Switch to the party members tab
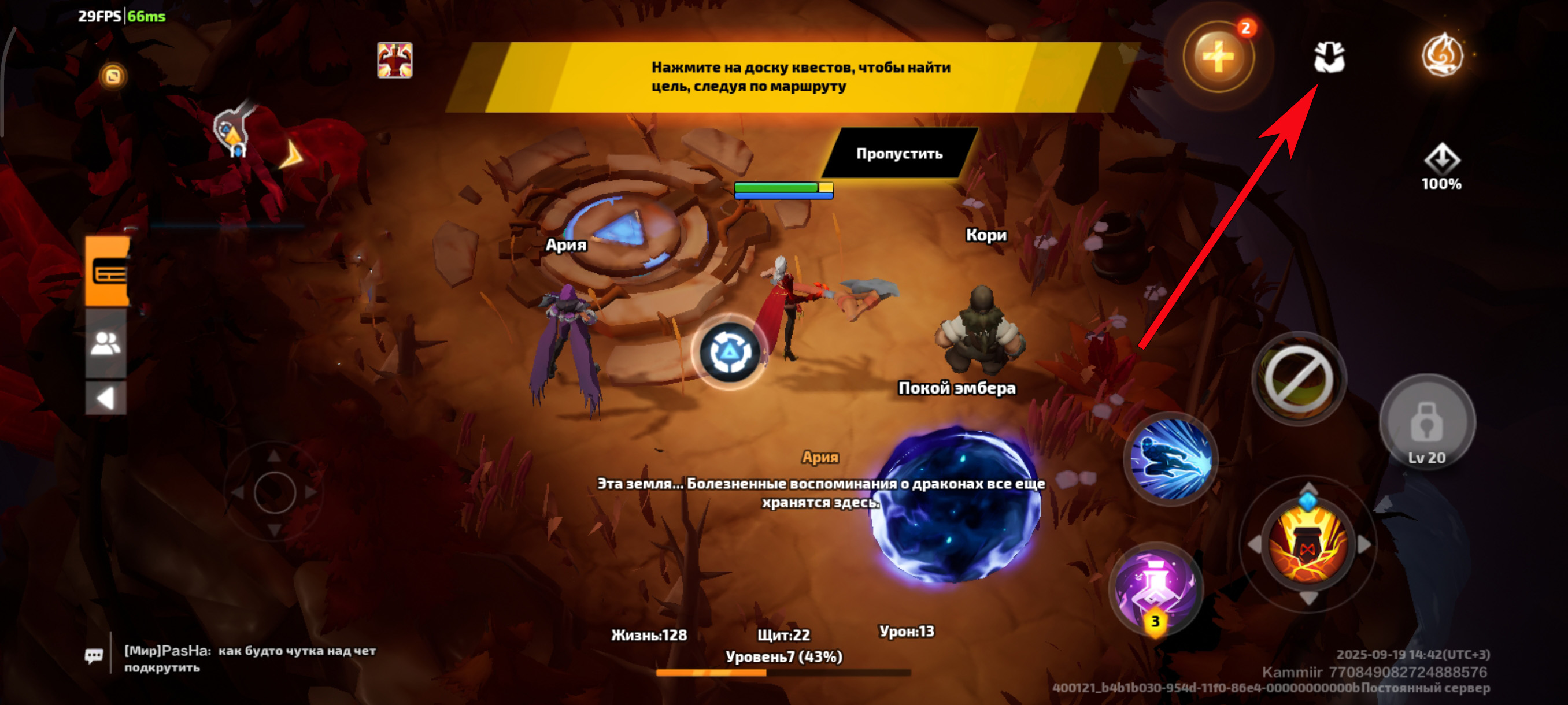The image size is (1568, 705). tap(106, 343)
